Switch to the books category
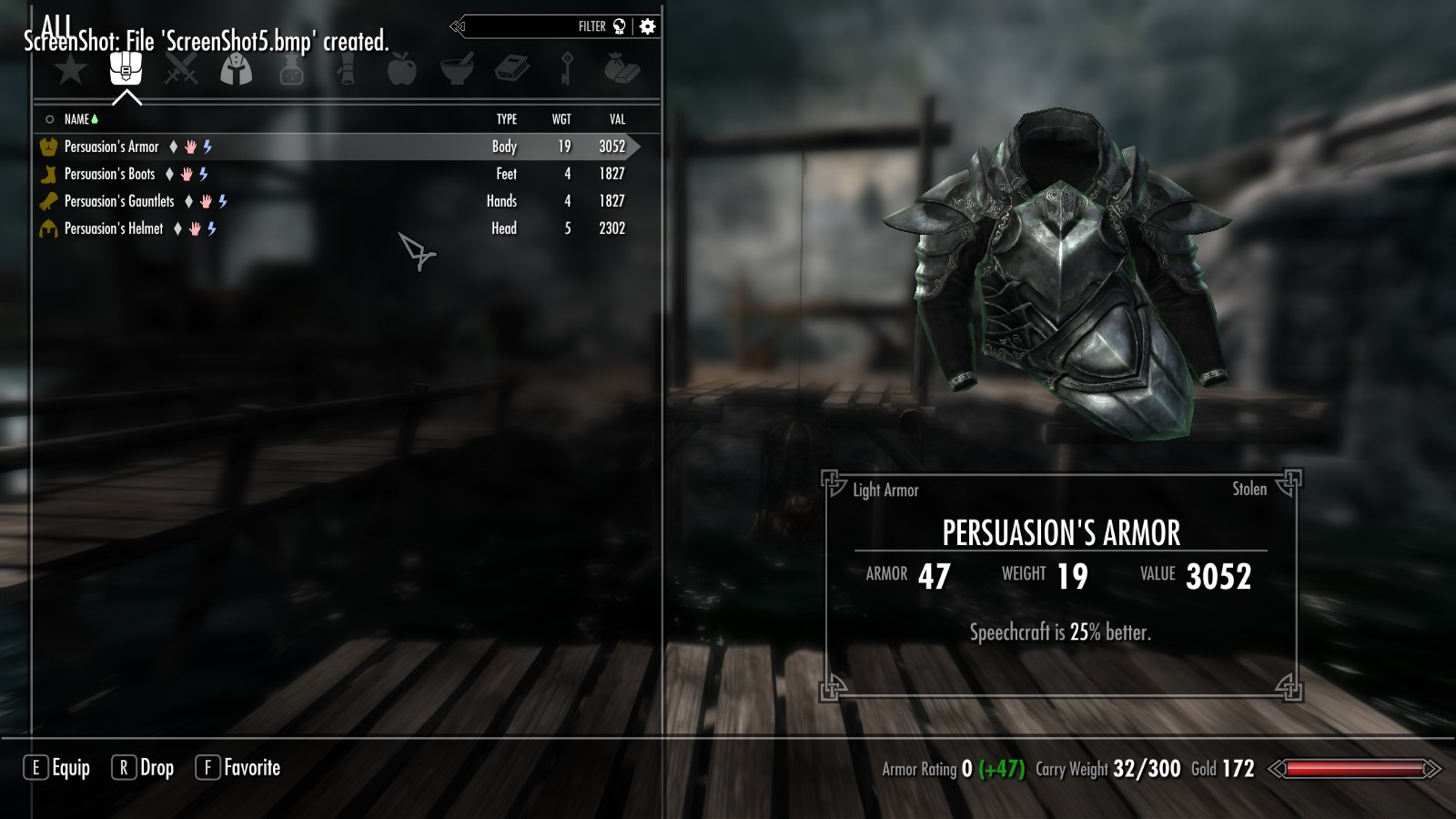Screen dimensions: 1456x819 click(512, 69)
